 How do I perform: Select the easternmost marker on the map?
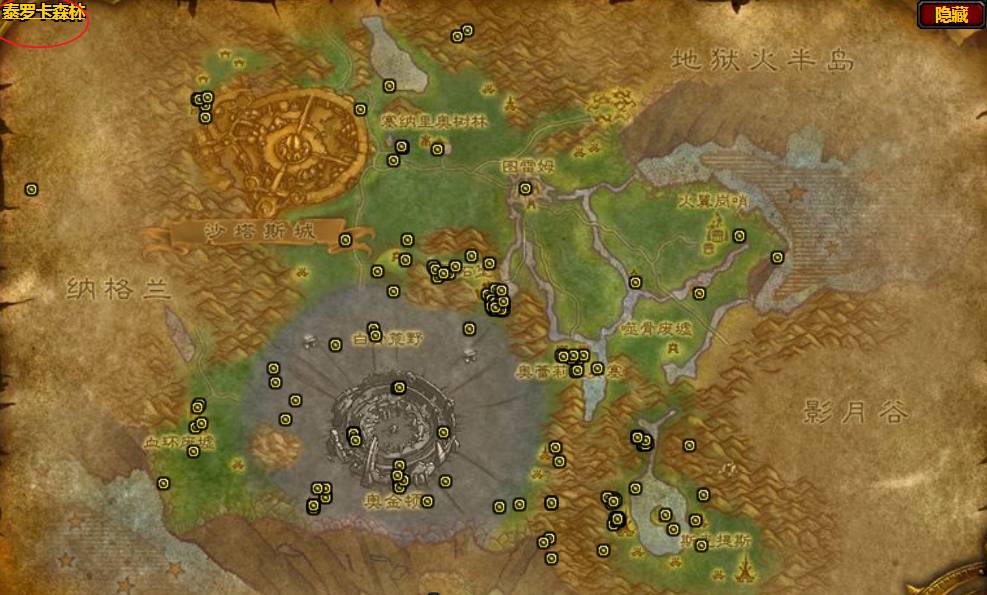tap(777, 257)
